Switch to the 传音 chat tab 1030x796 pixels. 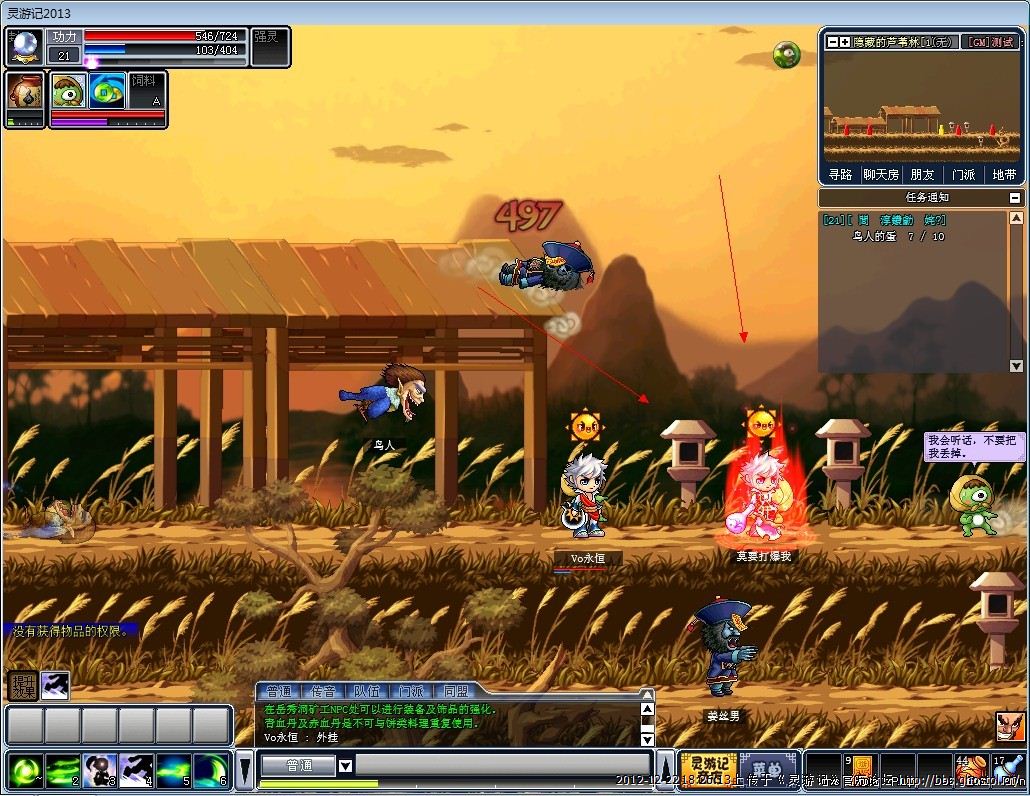[x=323, y=691]
